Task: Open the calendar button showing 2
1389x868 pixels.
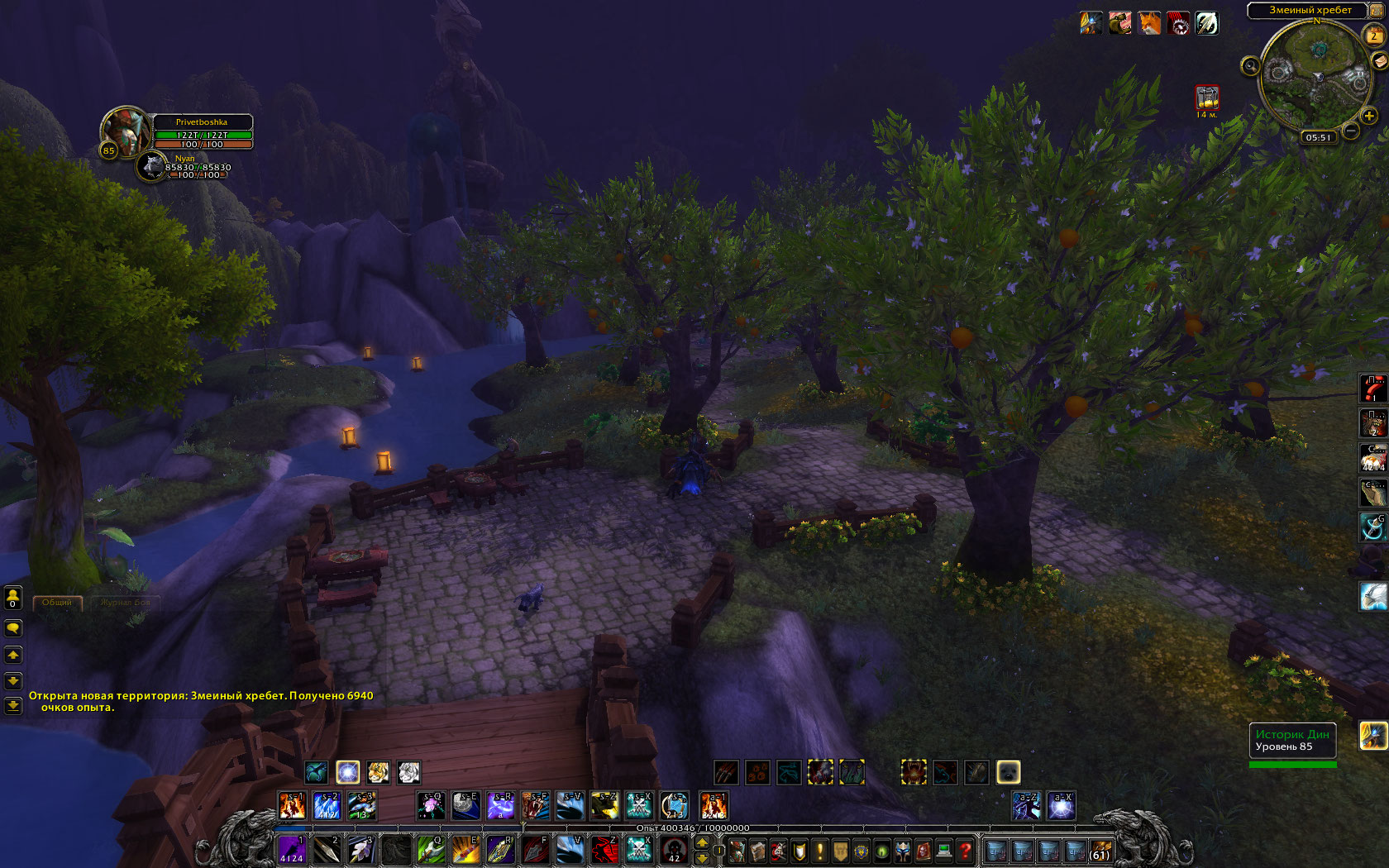Action: click(1373, 36)
